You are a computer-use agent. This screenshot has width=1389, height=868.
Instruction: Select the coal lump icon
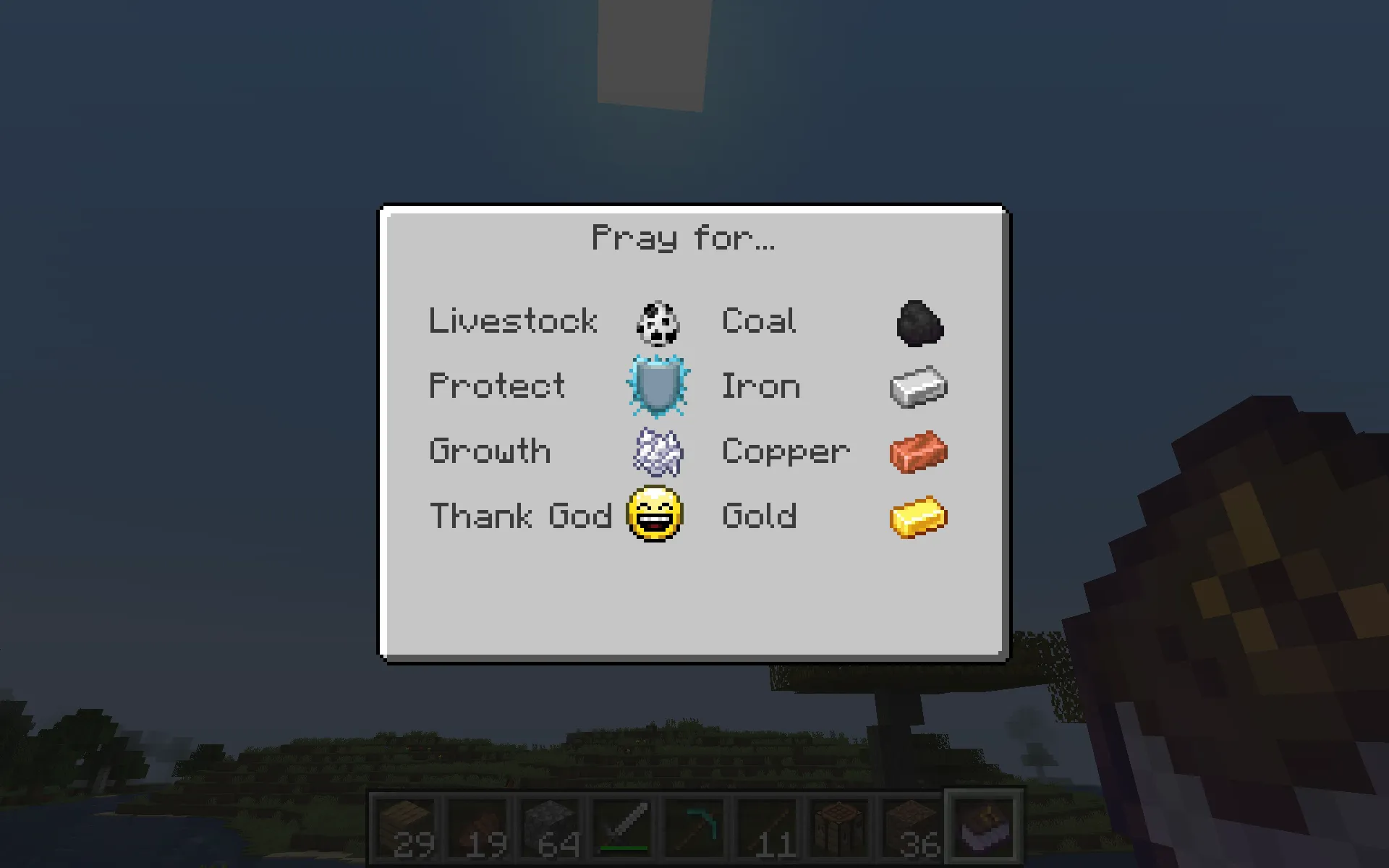coord(917,322)
